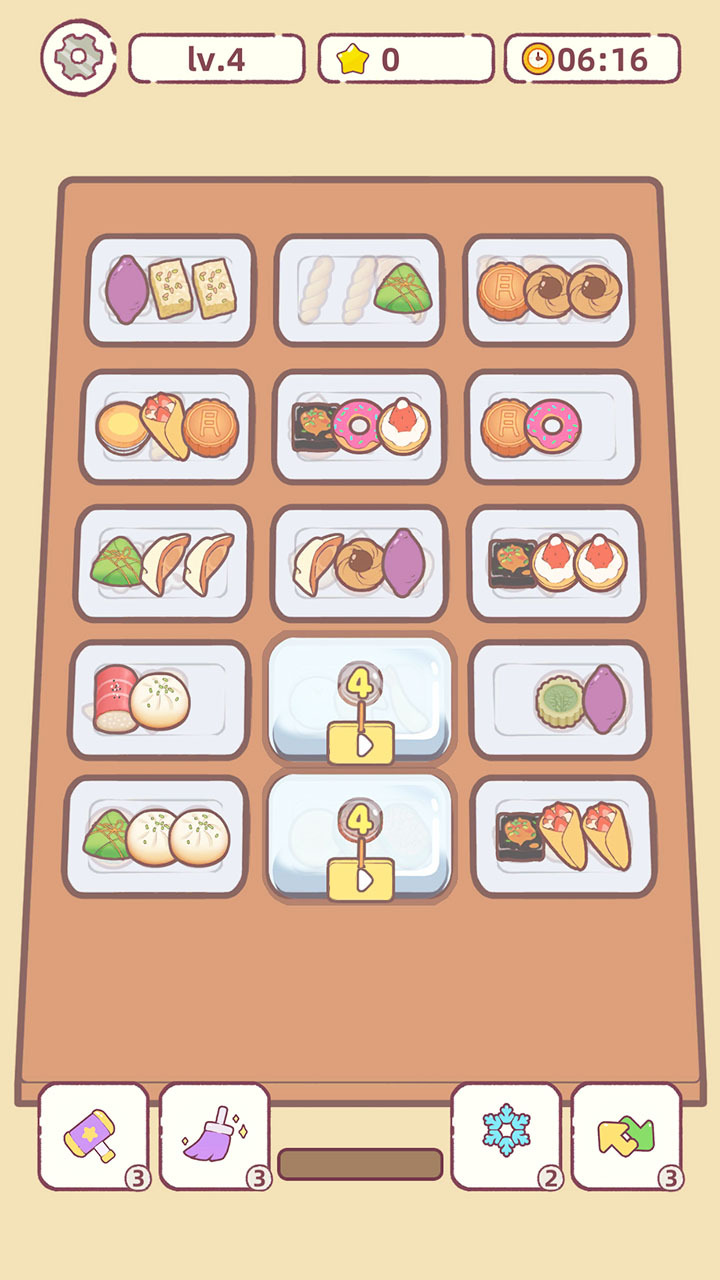Image resolution: width=720 pixels, height=1280 pixels.
Task: Use the snowflake freeze power-up
Action: 506,1136
